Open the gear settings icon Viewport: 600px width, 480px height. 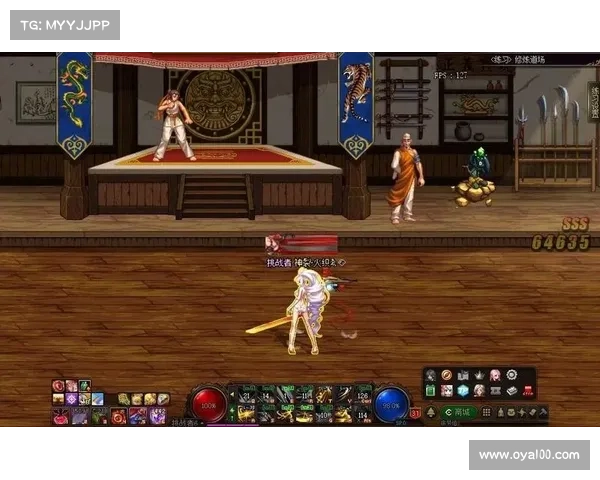coord(511,375)
